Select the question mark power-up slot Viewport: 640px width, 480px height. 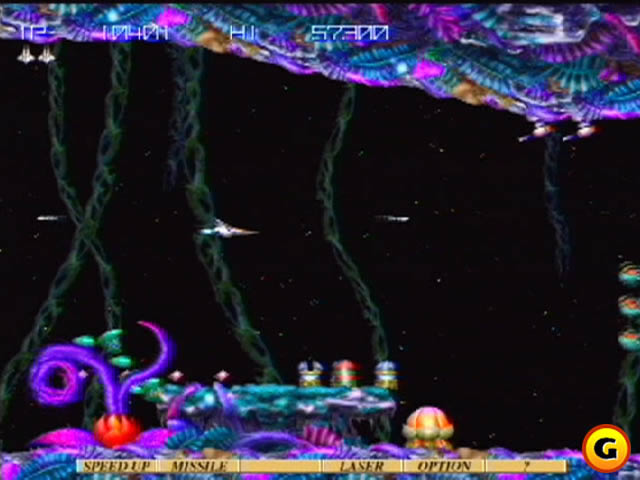[524, 466]
